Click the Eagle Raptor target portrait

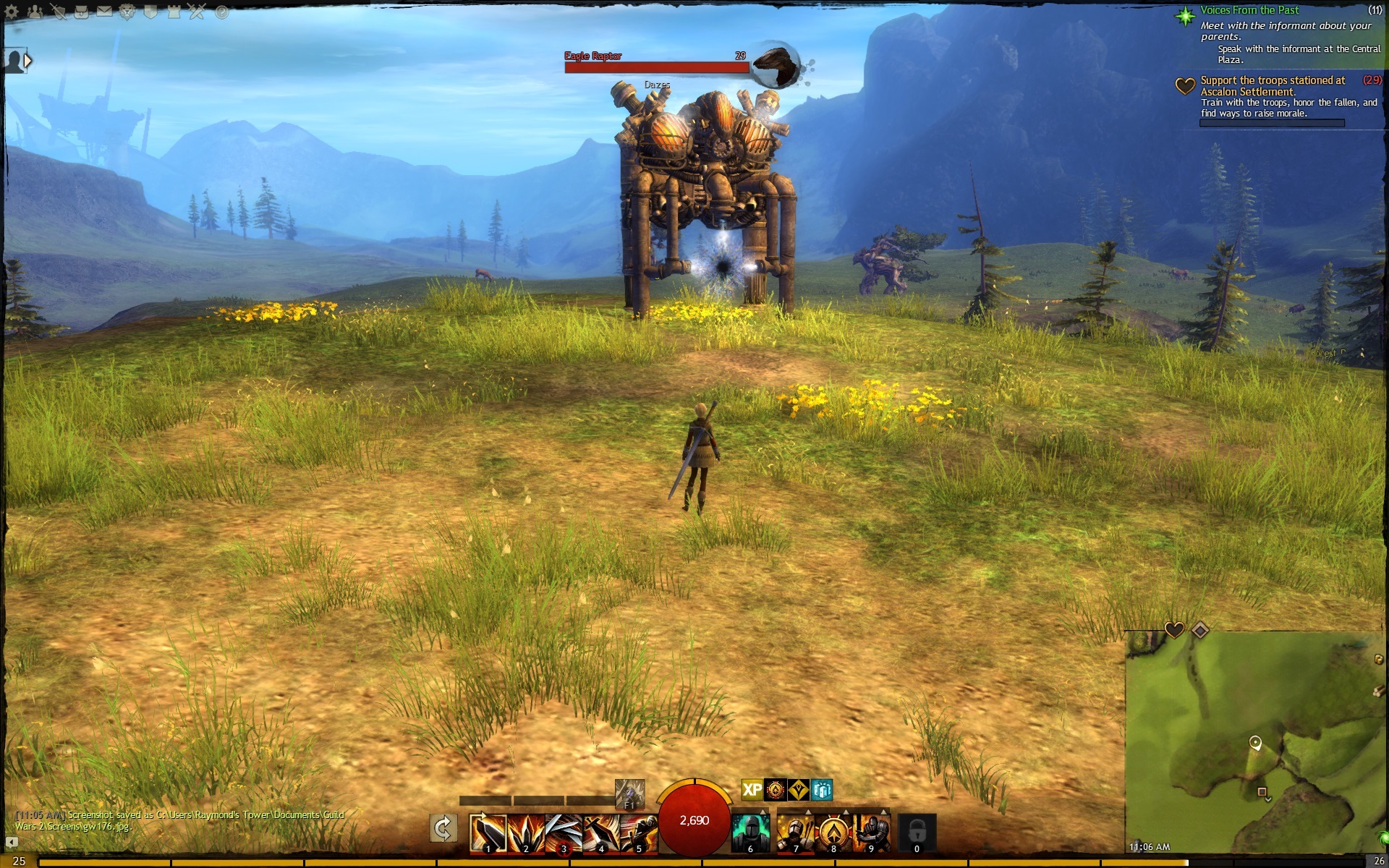click(776, 63)
